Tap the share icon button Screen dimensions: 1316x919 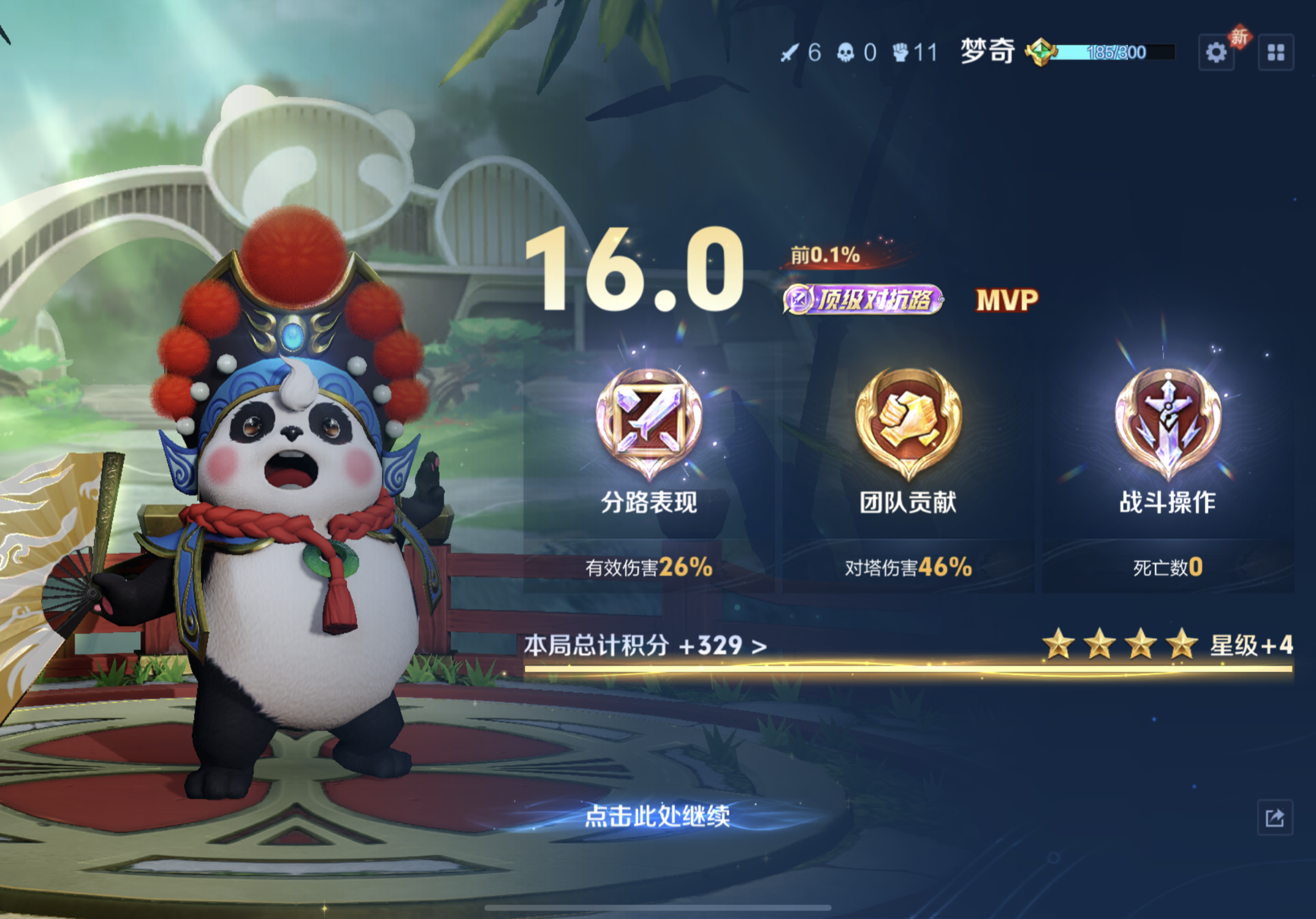click(x=1274, y=817)
